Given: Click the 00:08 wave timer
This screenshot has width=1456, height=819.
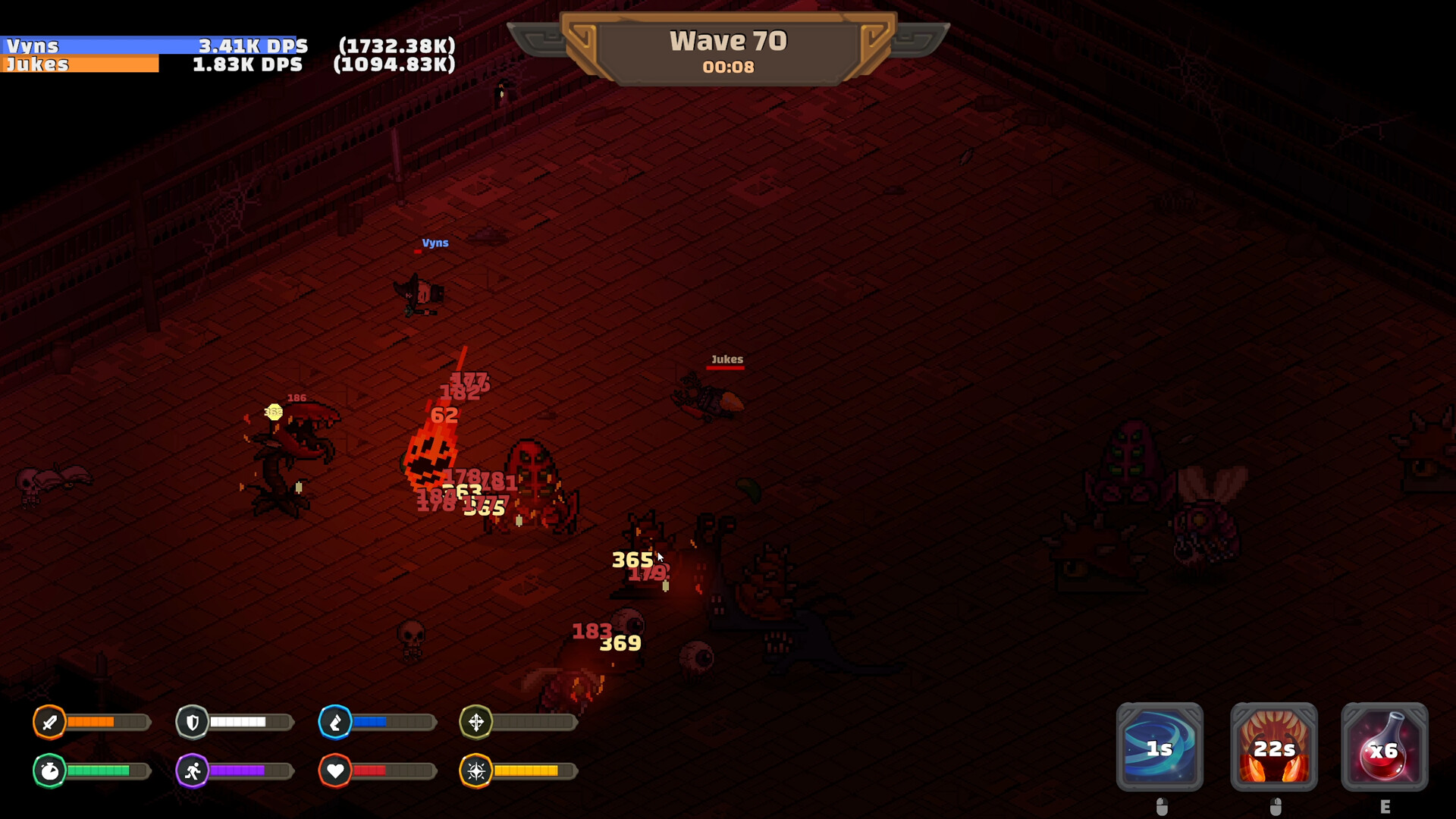Looking at the screenshot, I should 727,67.
